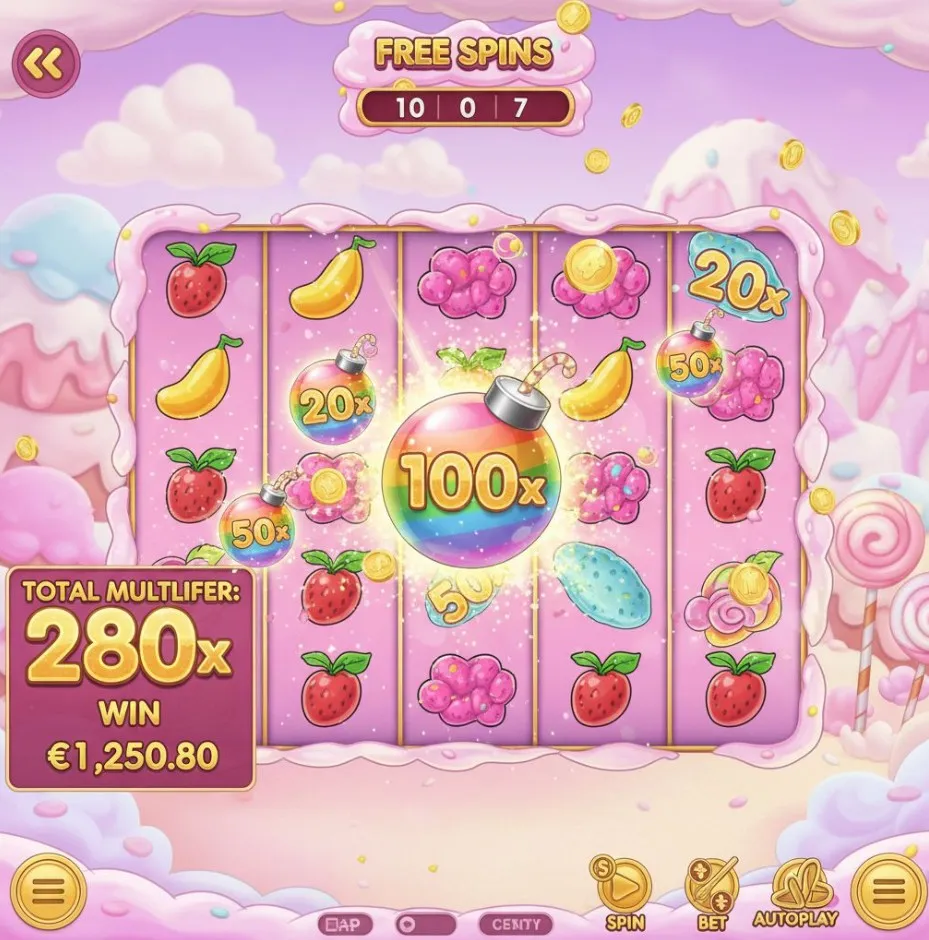Toggle the pill switch between AP and CENTY
The width and height of the screenshot is (929, 940).
click(x=427, y=924)
